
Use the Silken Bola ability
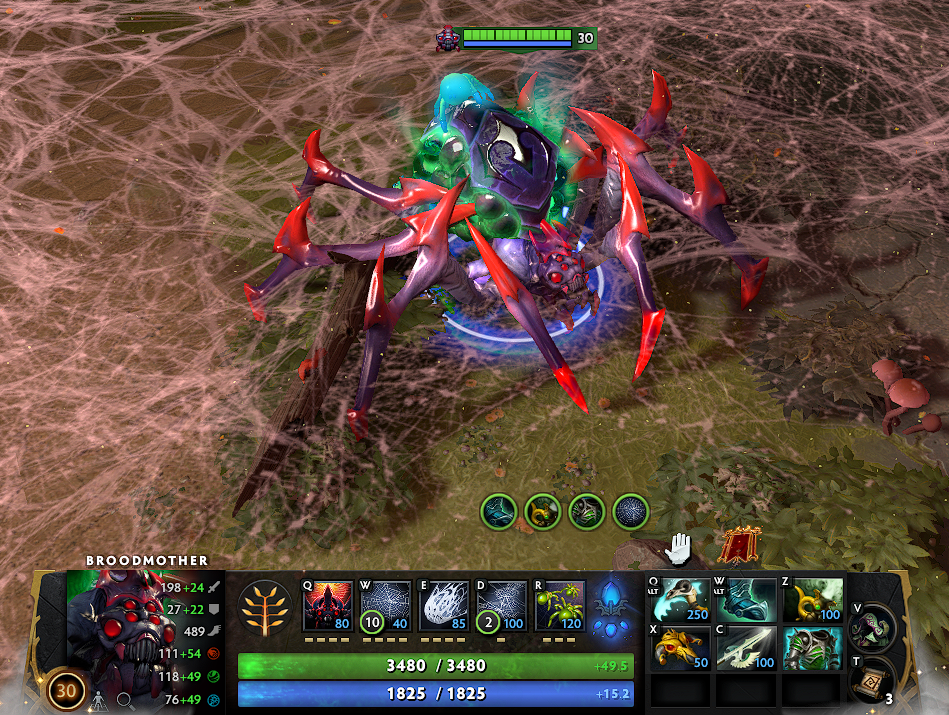tap(443, 605)
